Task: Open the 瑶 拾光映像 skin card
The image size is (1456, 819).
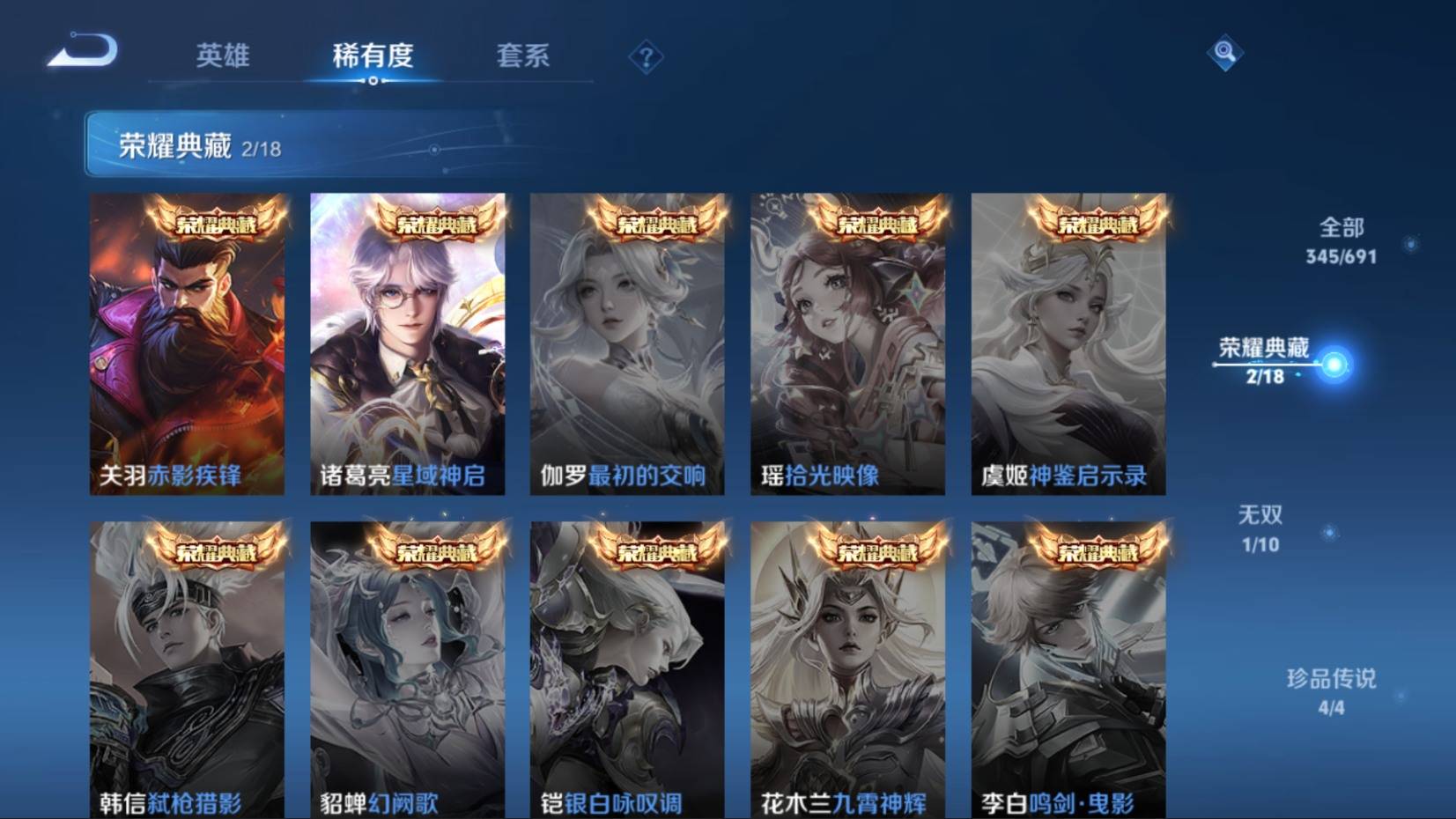Action: pyautogui.click(x=847, y=343)
